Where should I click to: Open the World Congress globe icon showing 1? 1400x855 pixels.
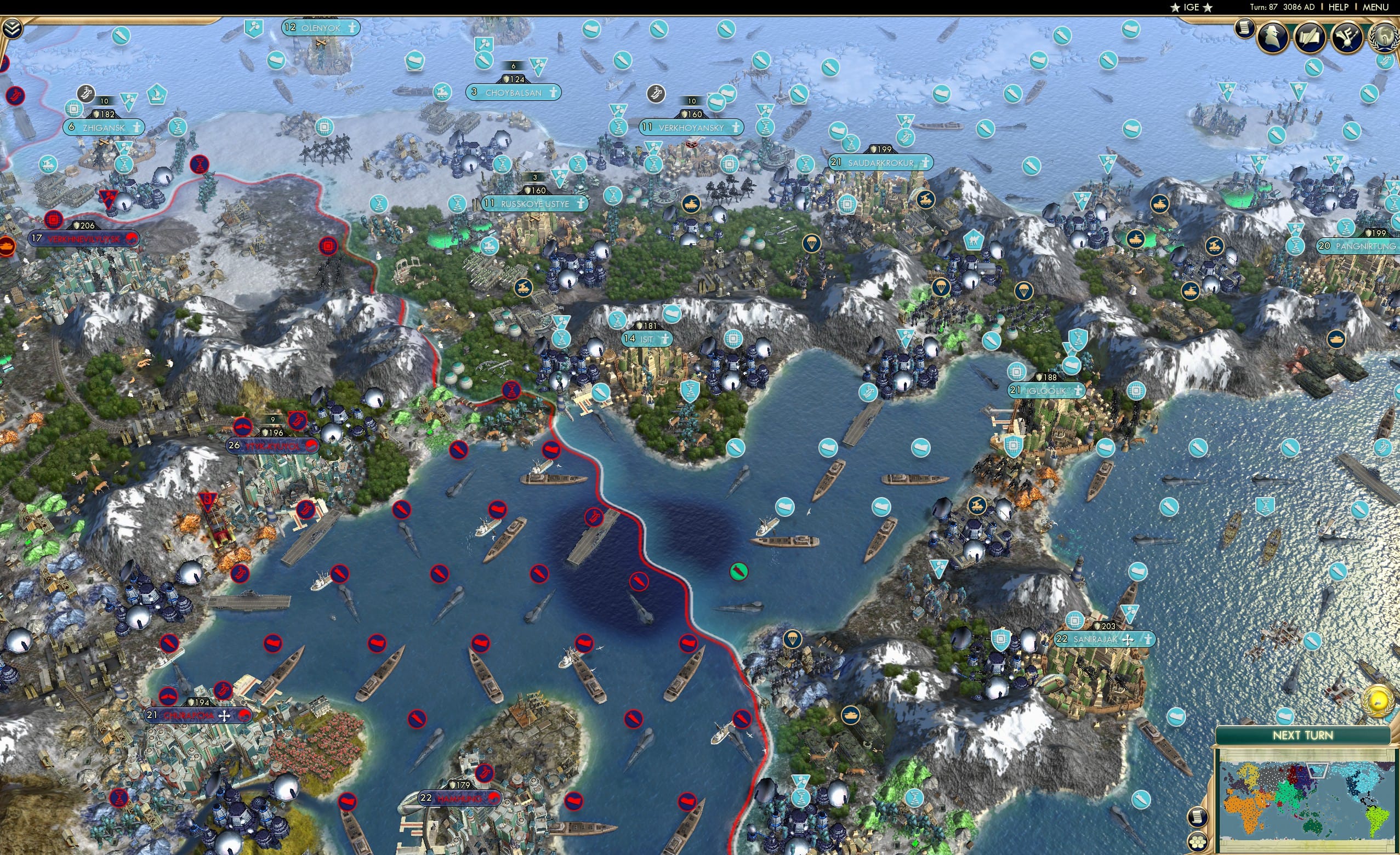(1385, 36)
